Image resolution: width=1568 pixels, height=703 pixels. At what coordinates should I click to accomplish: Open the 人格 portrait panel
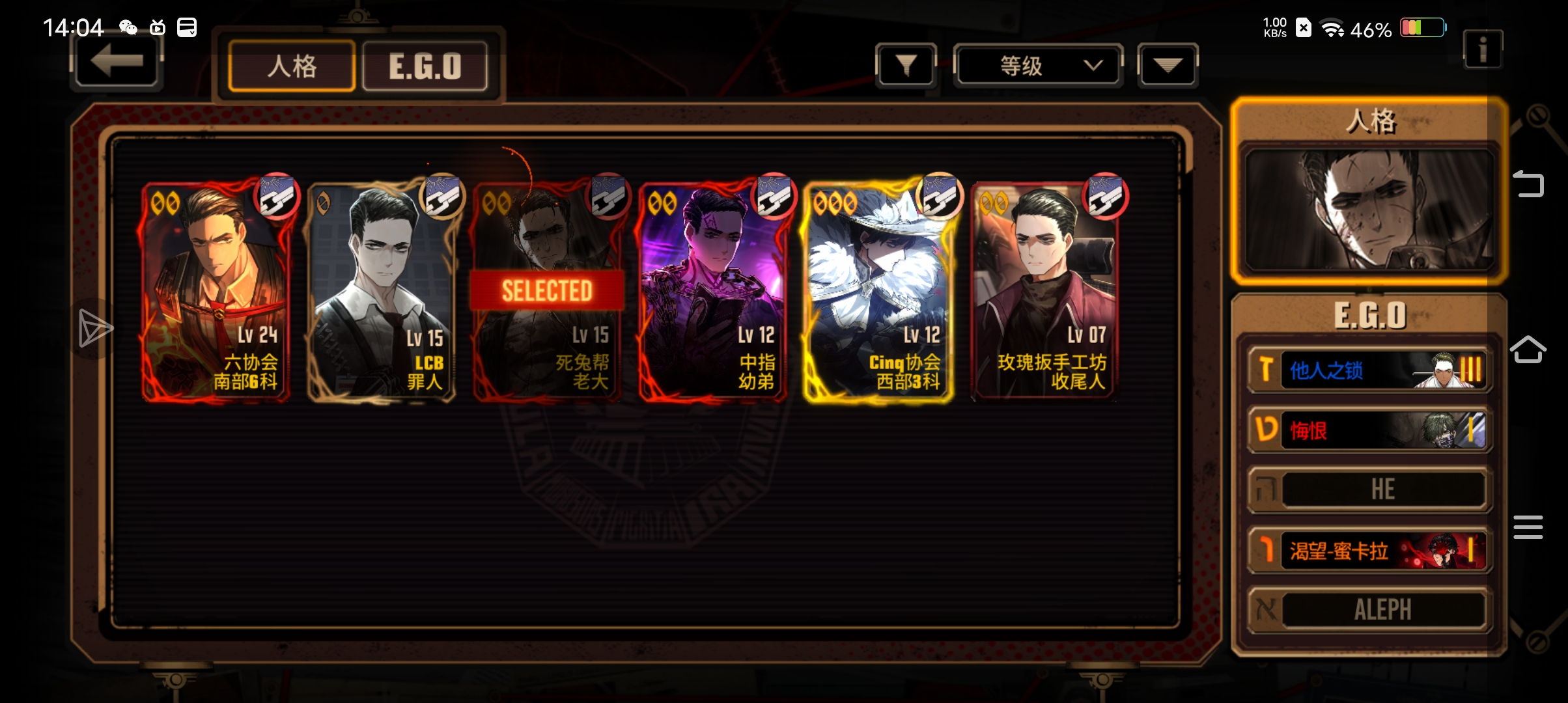(1369, 210)
